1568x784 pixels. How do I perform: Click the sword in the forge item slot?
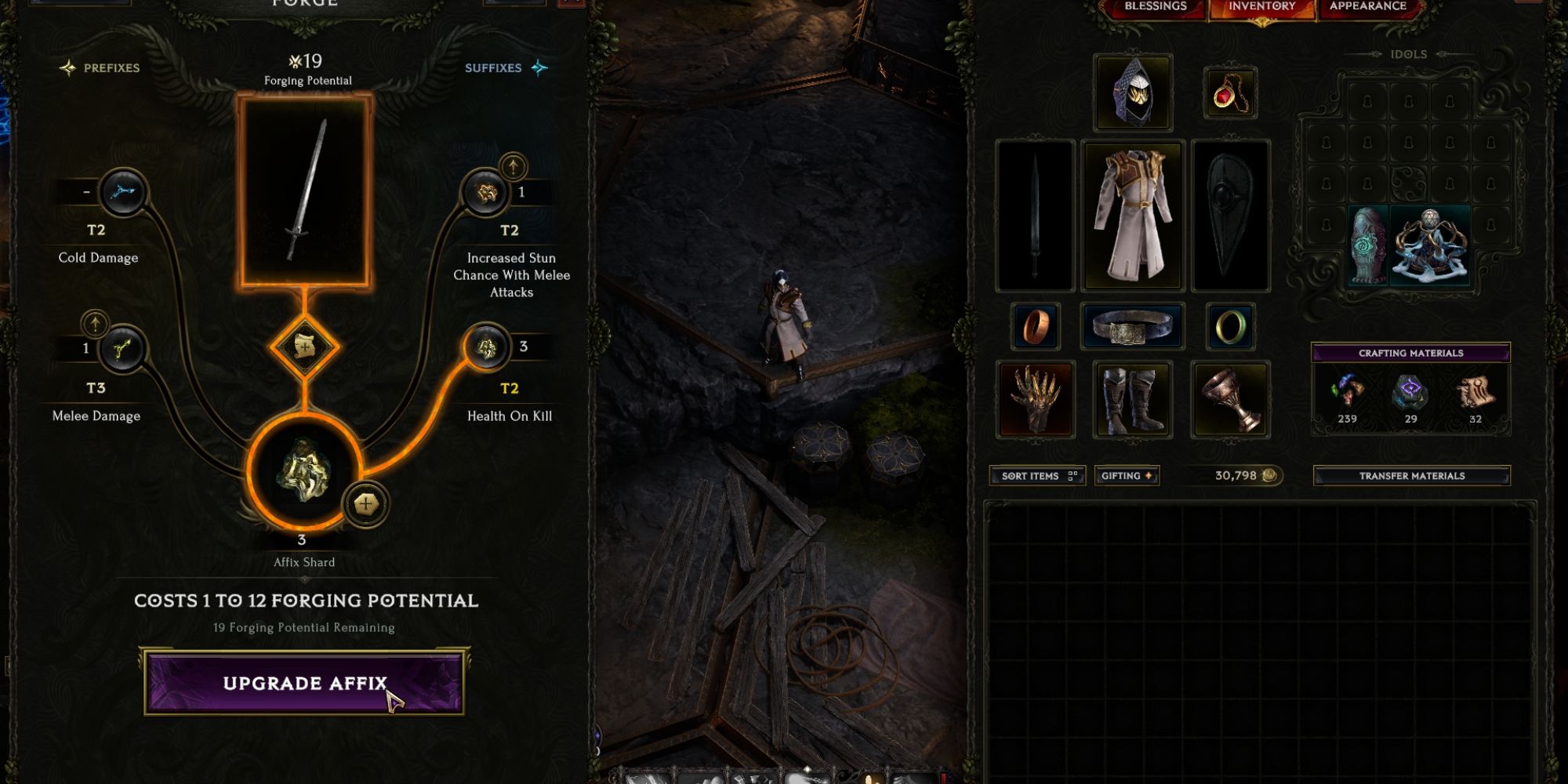click(305, 191)
